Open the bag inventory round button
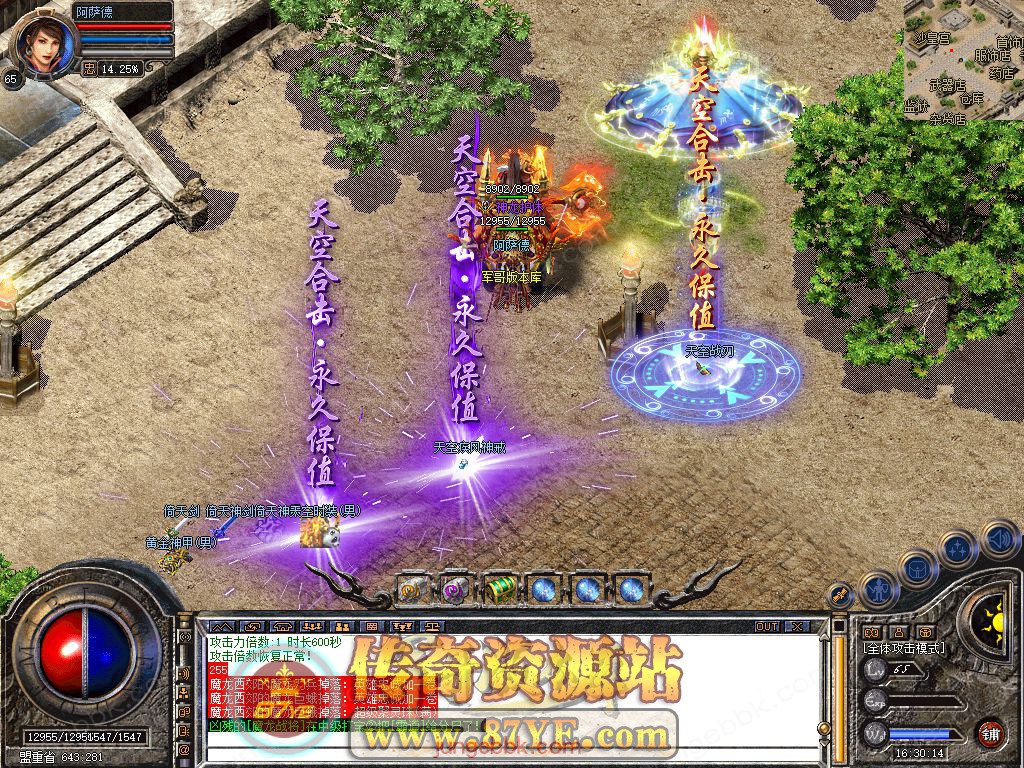The image size is (1024, 768). pos(916,566)
